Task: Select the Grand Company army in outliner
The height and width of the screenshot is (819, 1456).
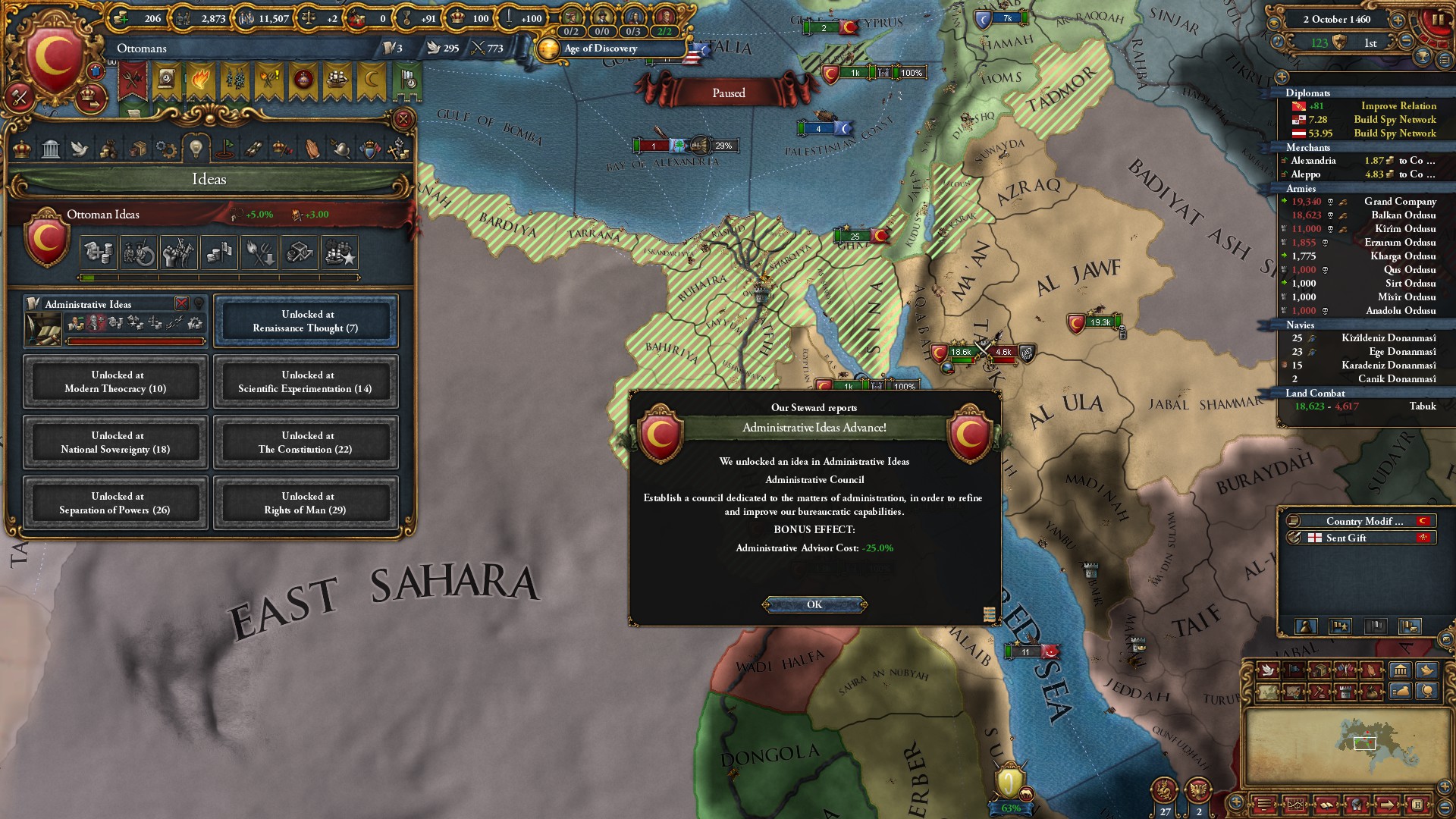Action: 1399,202
